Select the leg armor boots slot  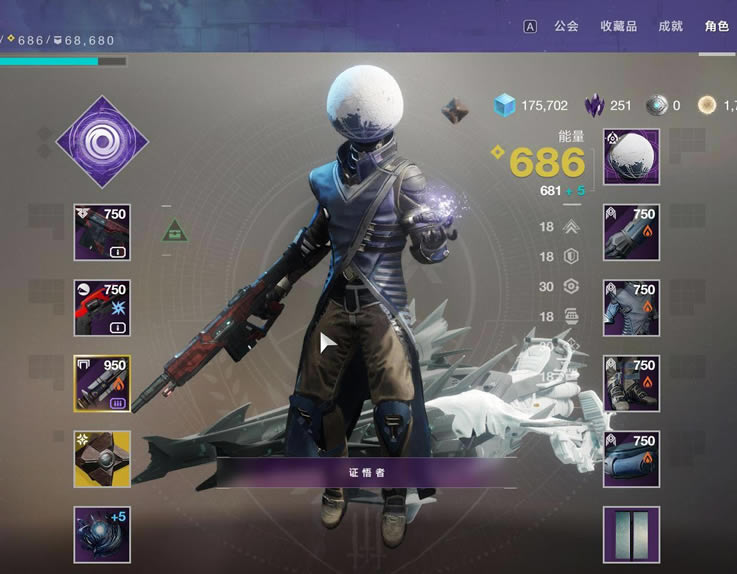[x=631, y=383]
